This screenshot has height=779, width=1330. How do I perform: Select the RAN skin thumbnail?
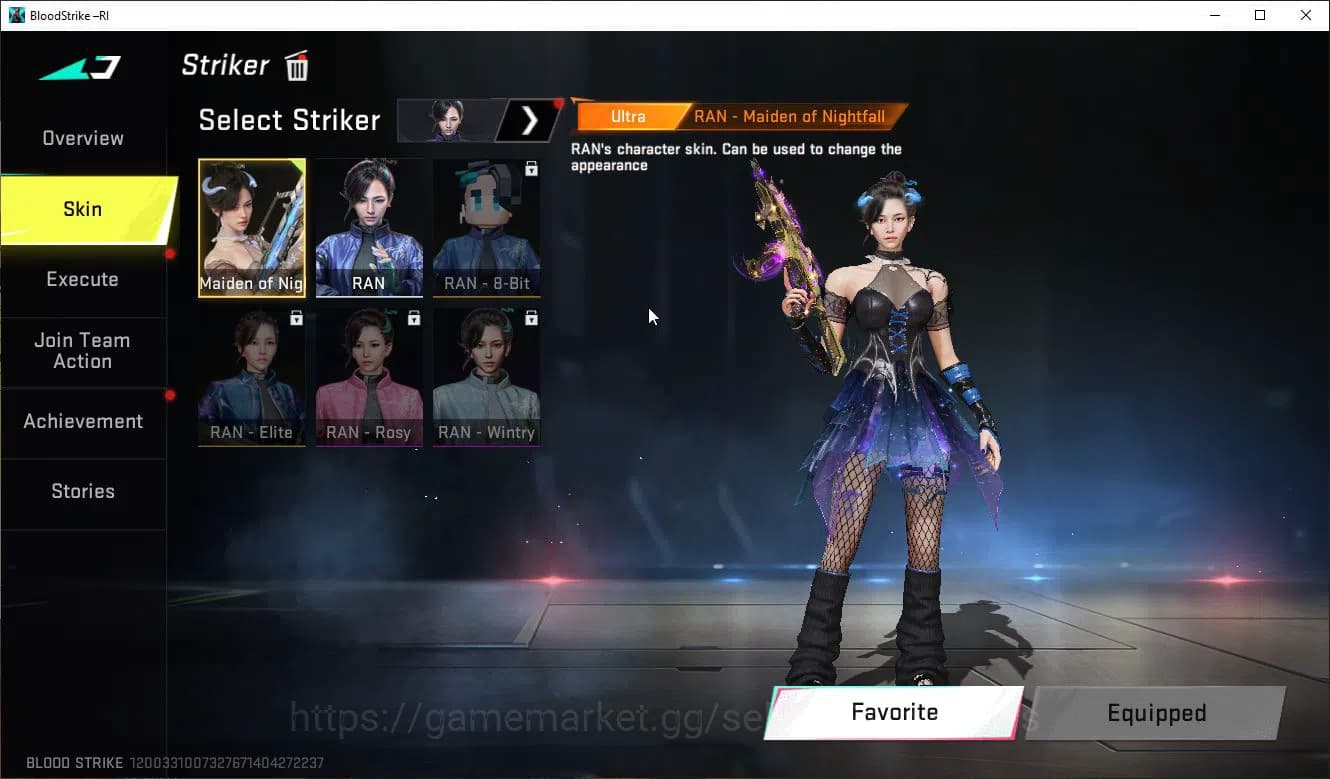point(368,228)
